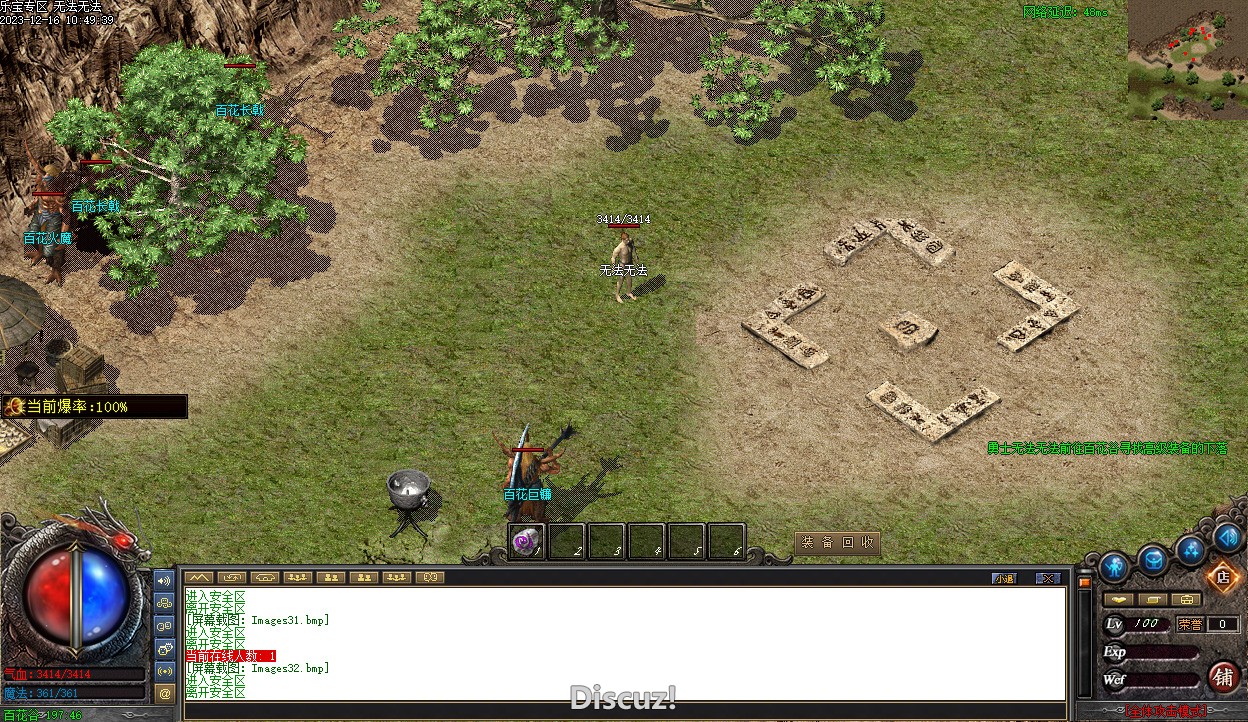Open the red 铺 stall button
Image resolution: width=1248 pixels, height=722 pixels.
coord(1223,677)
